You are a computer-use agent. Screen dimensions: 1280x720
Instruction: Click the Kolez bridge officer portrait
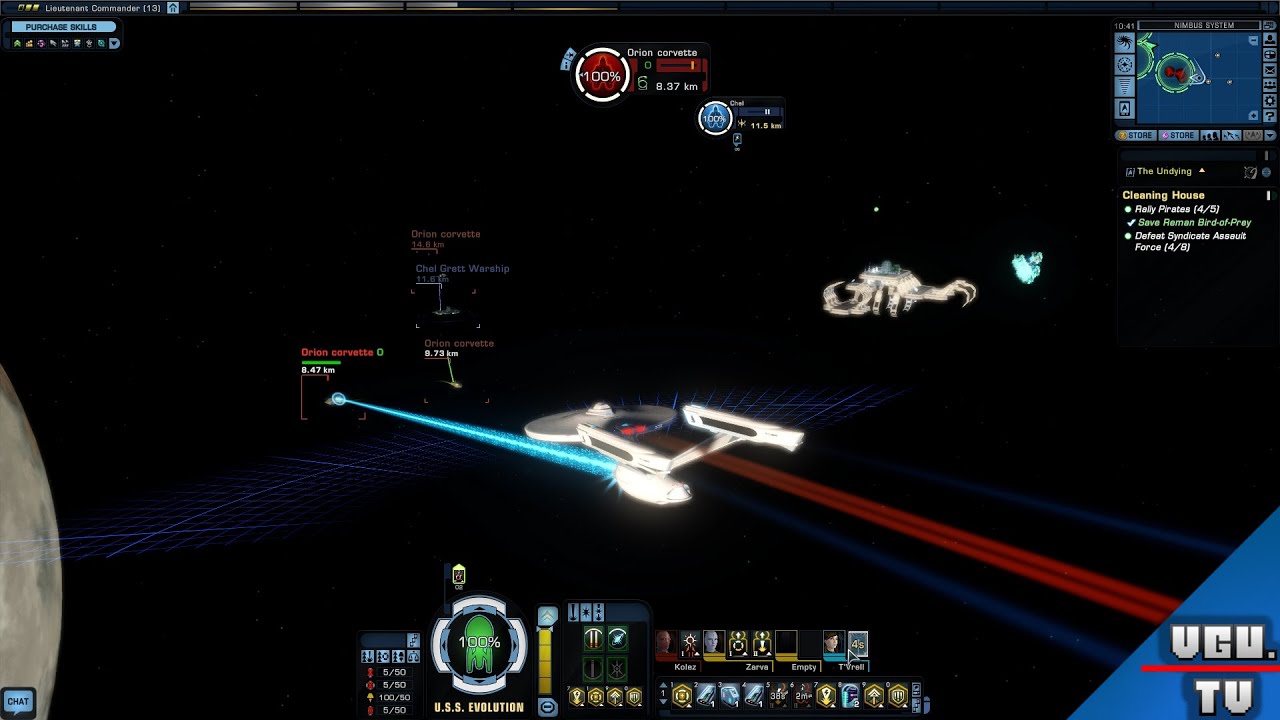(x=665, y=644)
